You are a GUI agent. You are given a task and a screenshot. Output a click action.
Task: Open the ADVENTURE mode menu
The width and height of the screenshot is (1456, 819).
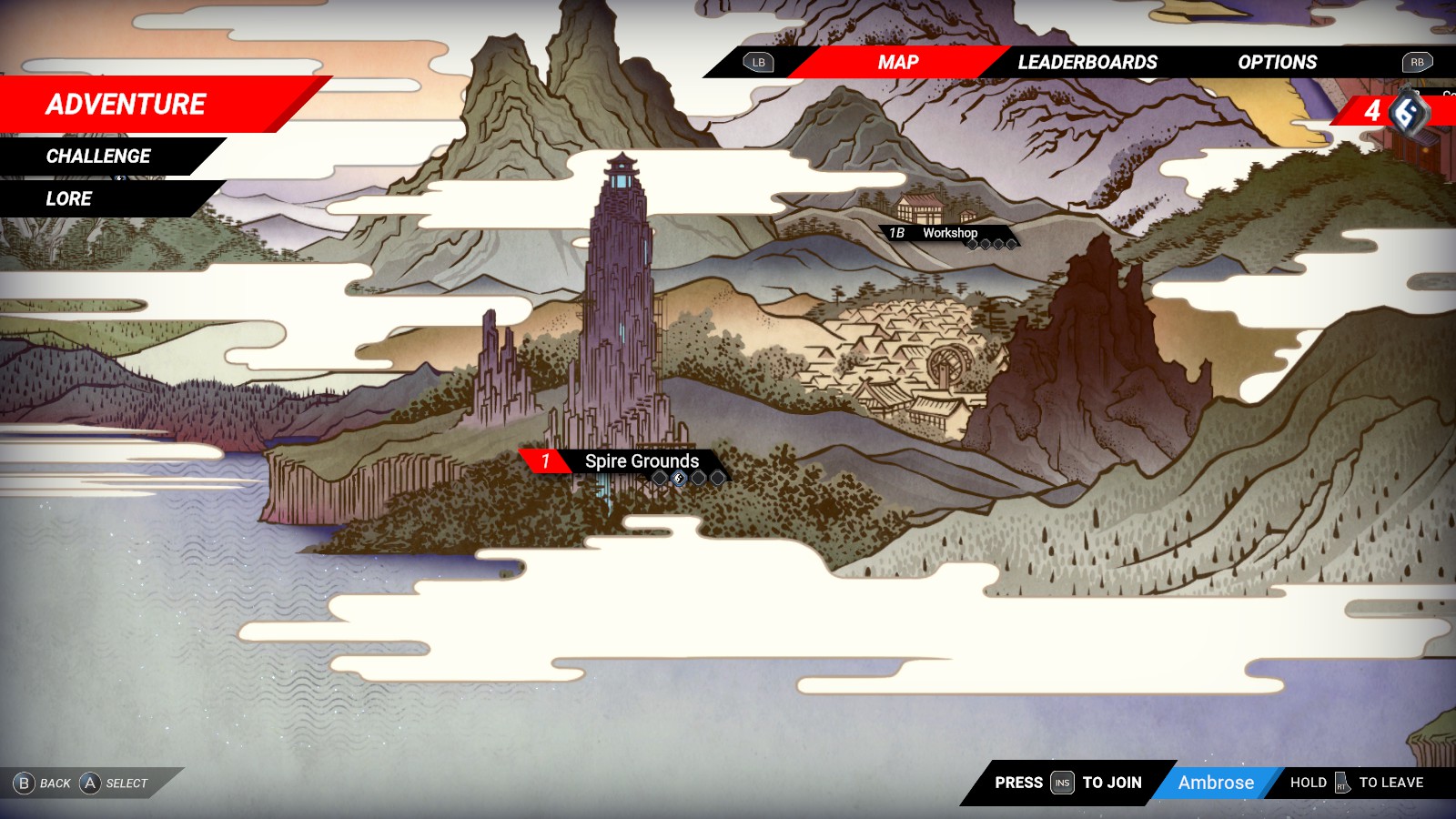coord(124,104)
